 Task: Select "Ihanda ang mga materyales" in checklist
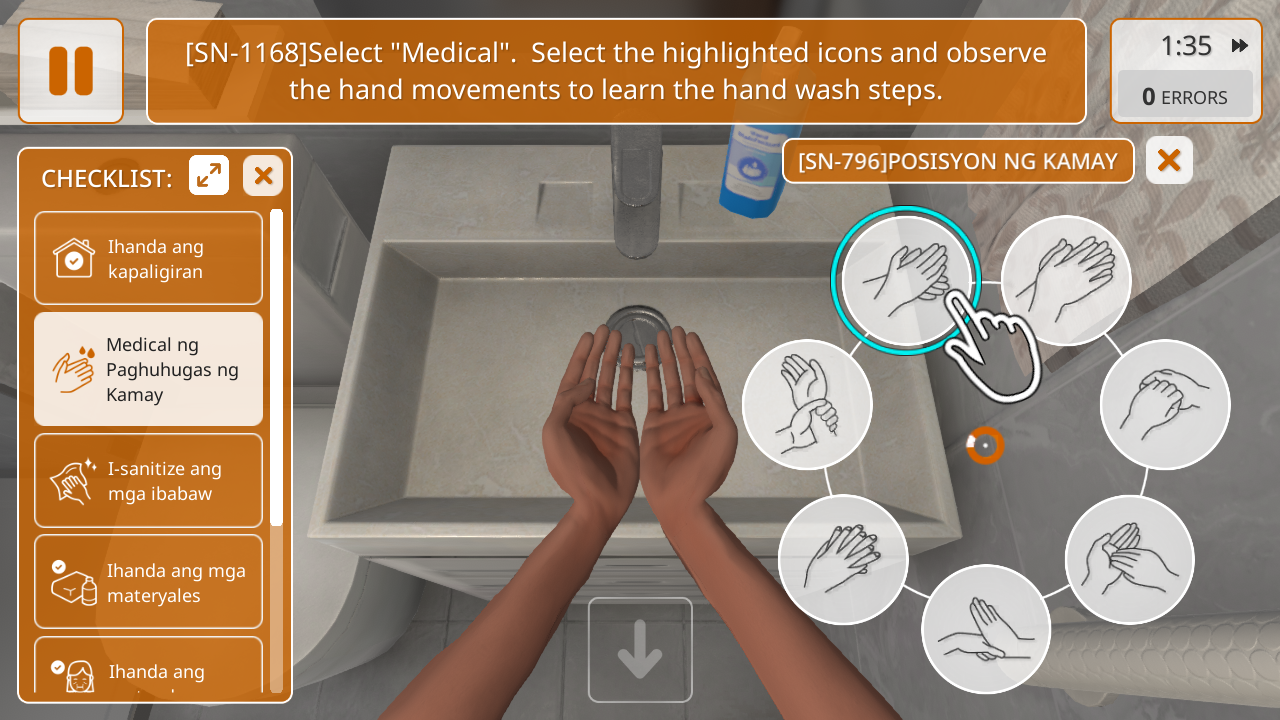pos(148,582)
